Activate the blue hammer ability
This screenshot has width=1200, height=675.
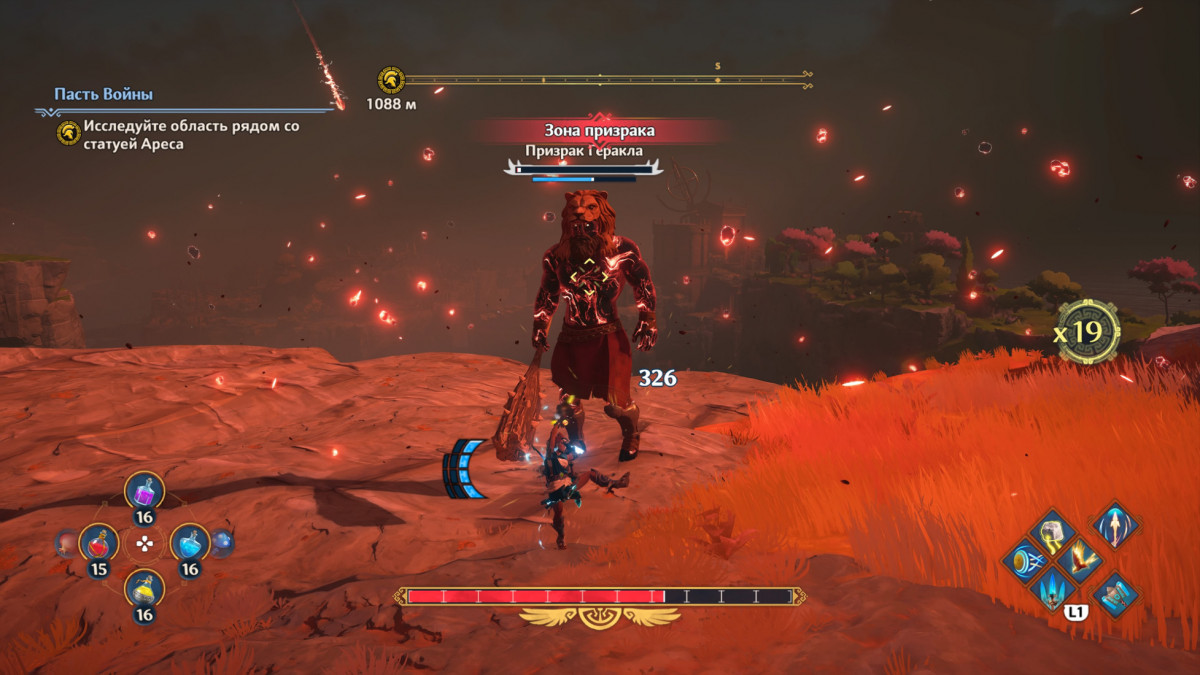1115,595
